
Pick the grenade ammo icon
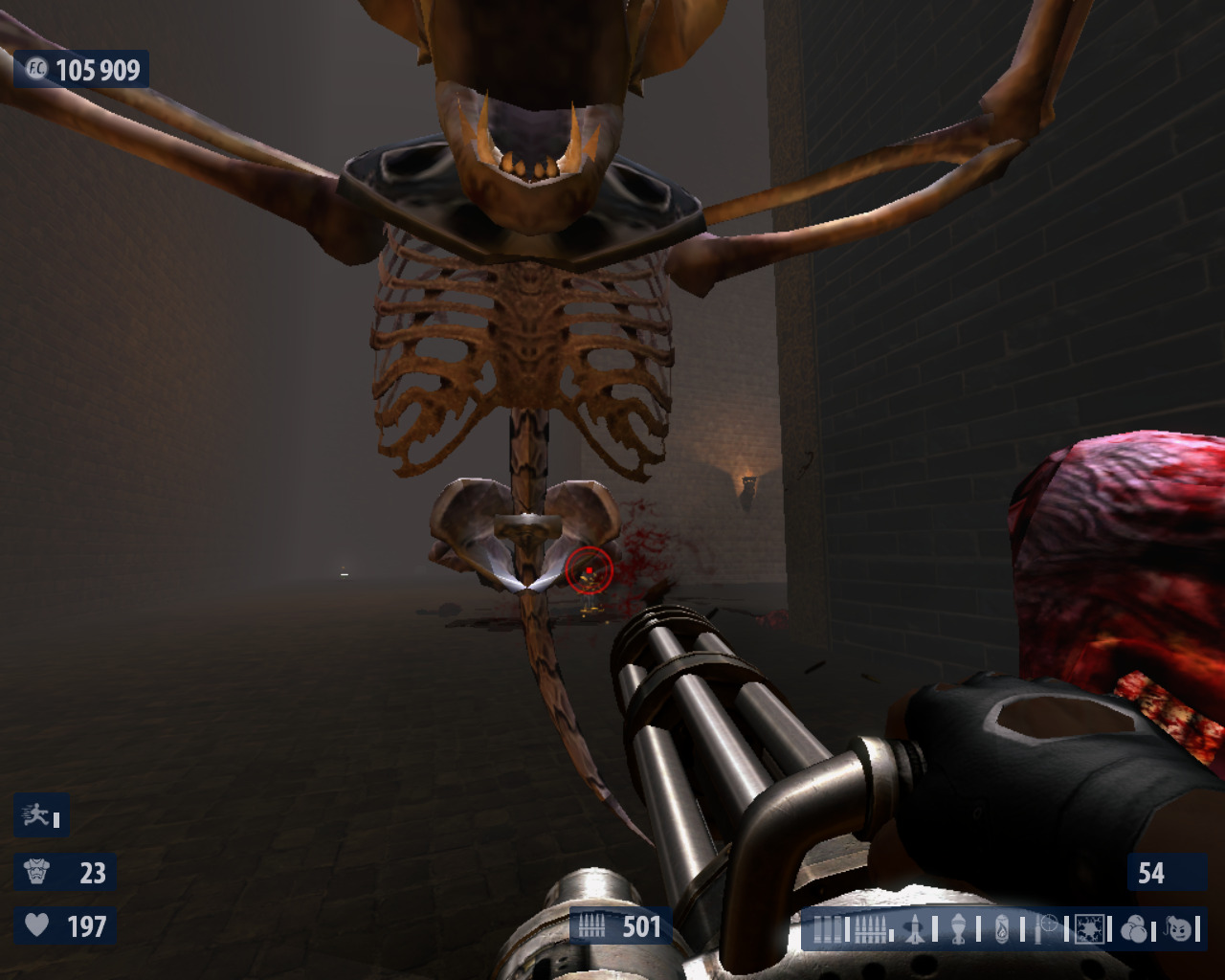click(958, 929)
